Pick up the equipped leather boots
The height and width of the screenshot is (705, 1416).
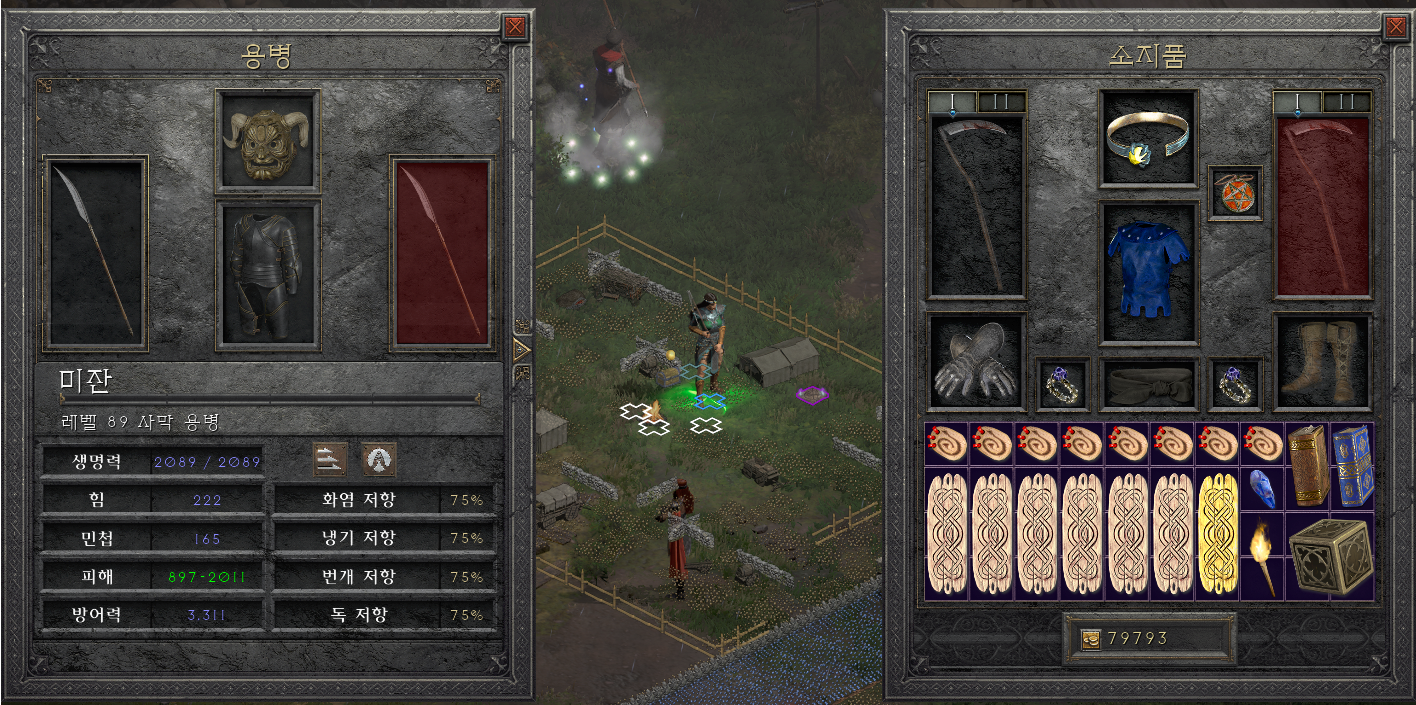pos(1321,361)
